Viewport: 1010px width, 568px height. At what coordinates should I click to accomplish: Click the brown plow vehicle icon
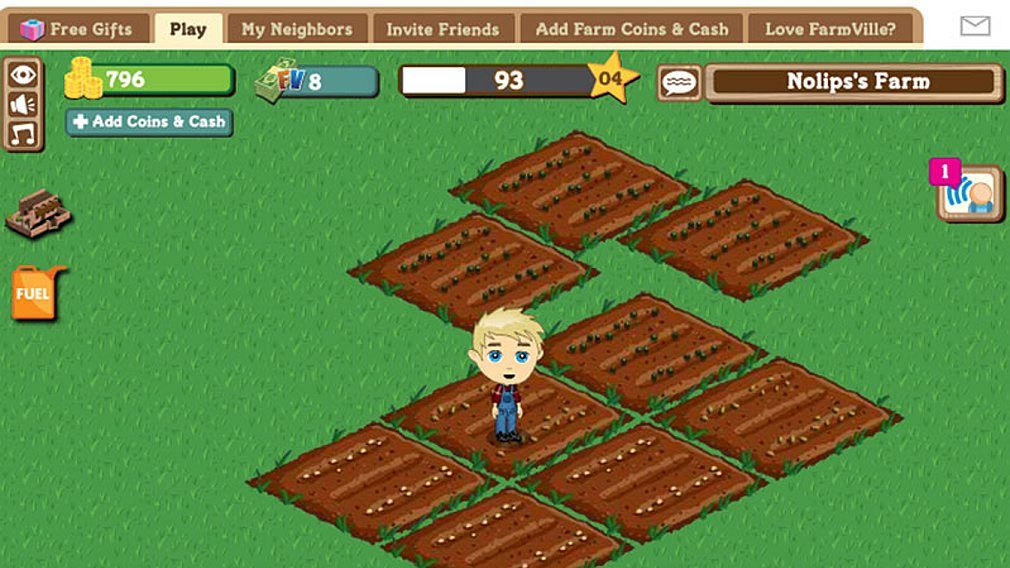(38, 212)
